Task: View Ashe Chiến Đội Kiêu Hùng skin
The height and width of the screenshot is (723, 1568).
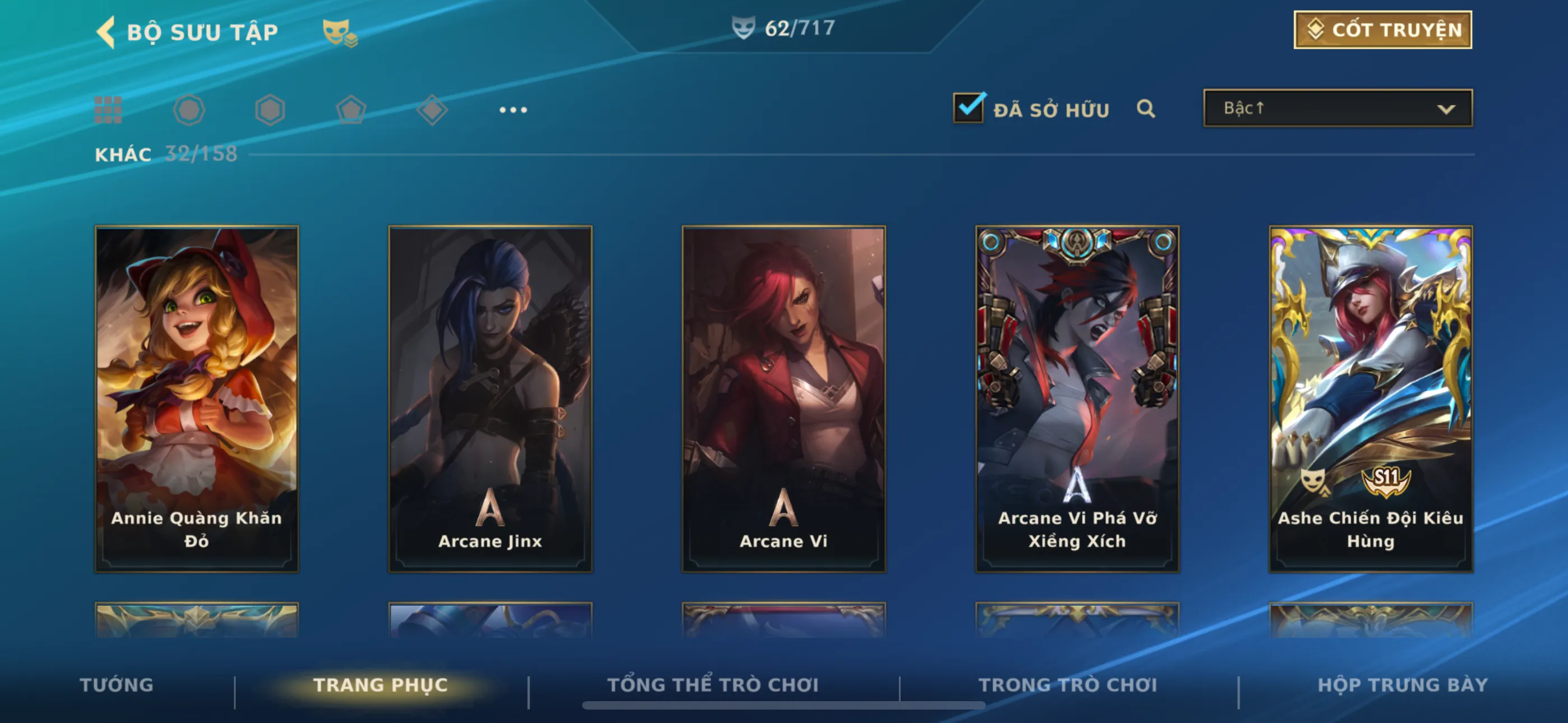Action: [x=1370, y=398]
